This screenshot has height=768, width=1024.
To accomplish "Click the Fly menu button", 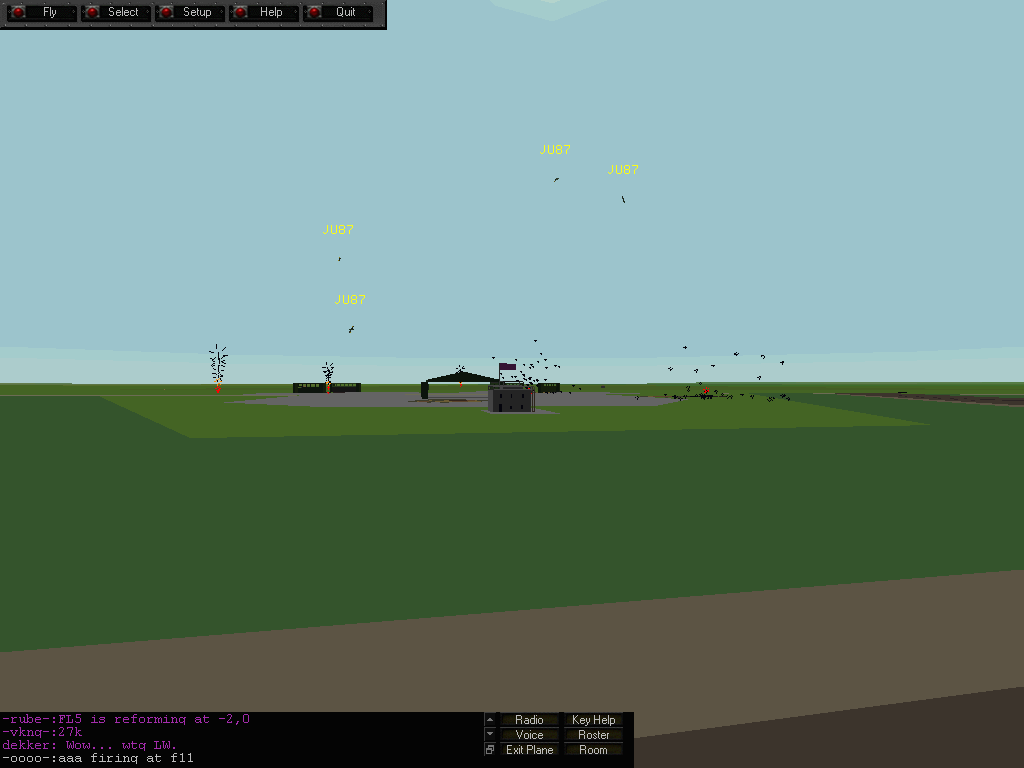I will click(41, 12).
